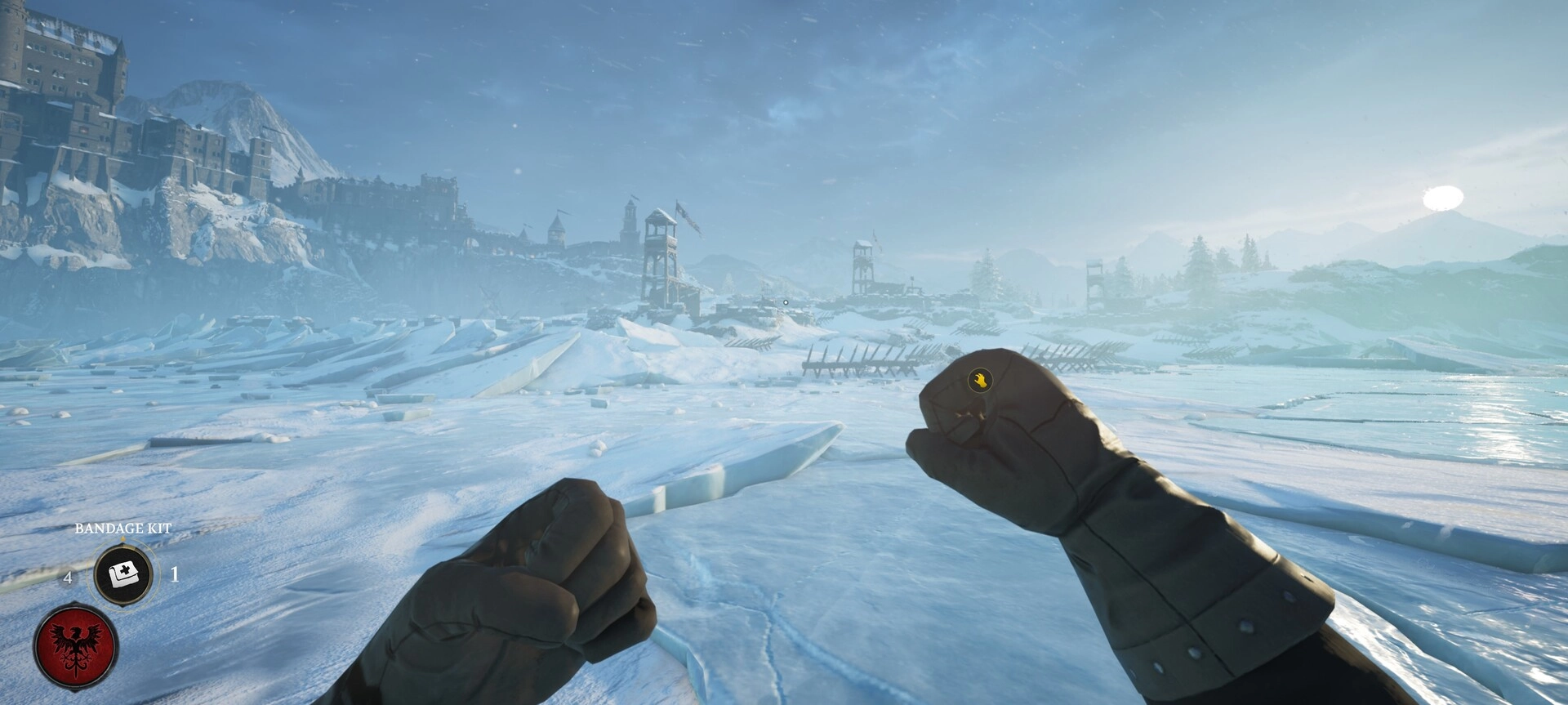This screenshot has height=705, width=1568.
Task: Click the yellow grabbing hand marker
Action: 979,379
